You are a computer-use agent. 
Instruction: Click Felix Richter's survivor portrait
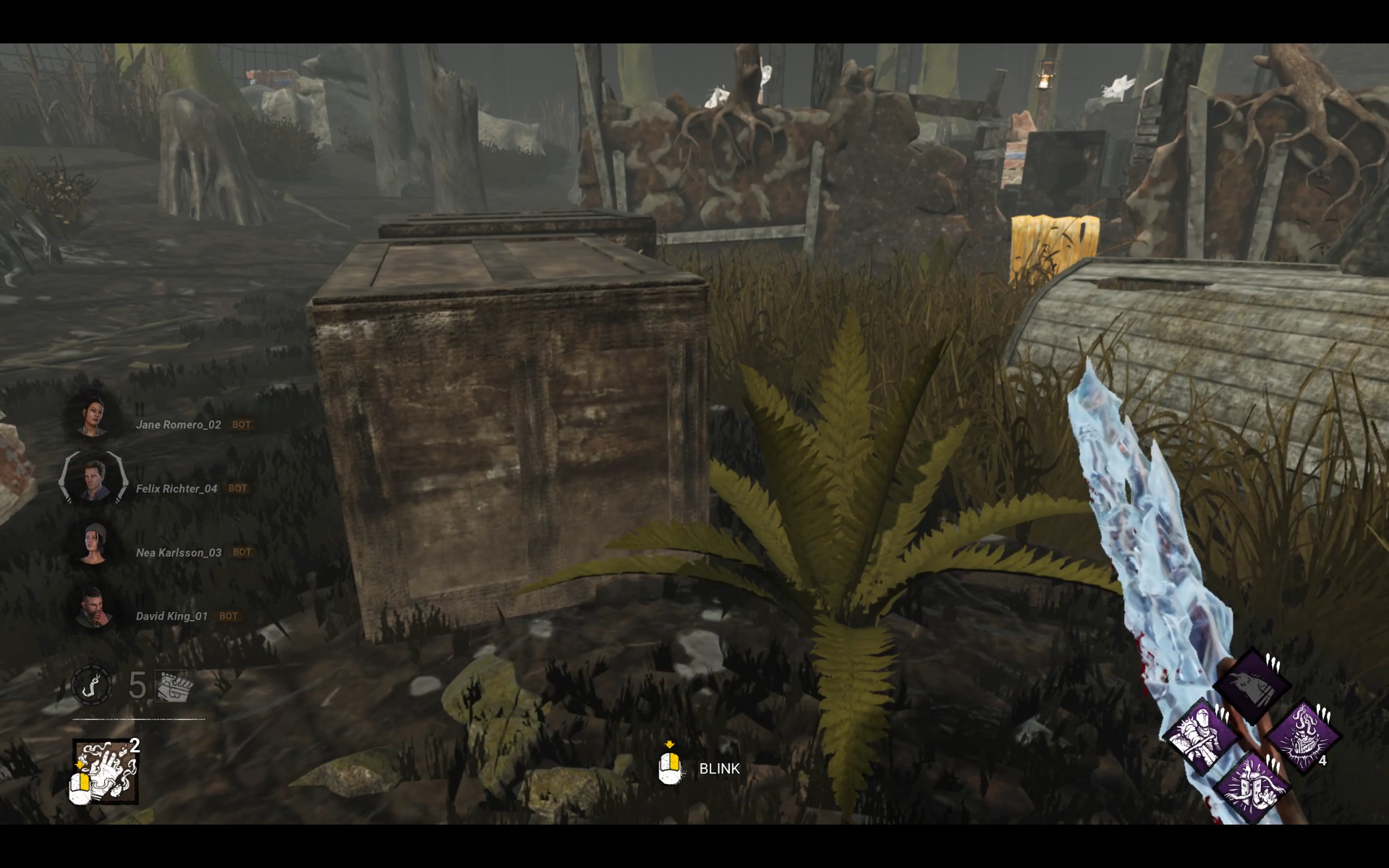(x=93, y=480)
